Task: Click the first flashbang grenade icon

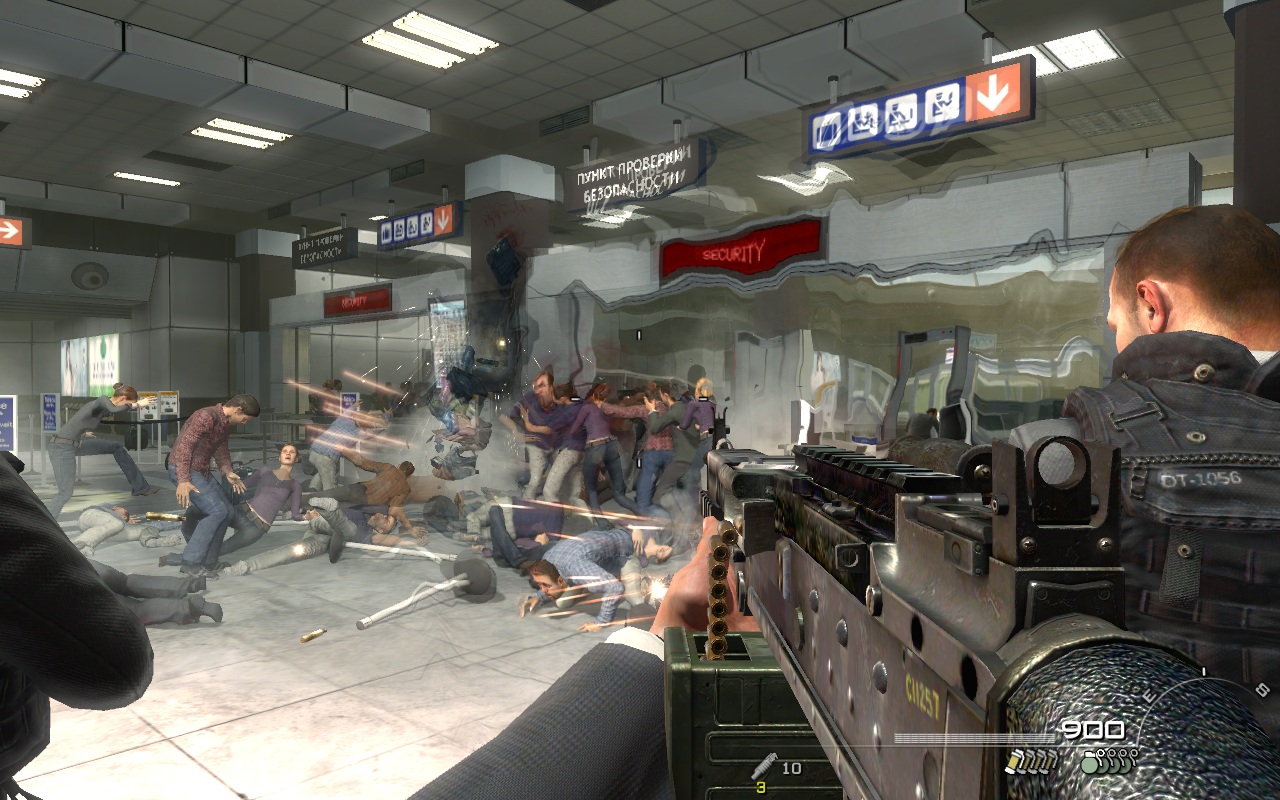Action: (x=1104, y=761)
